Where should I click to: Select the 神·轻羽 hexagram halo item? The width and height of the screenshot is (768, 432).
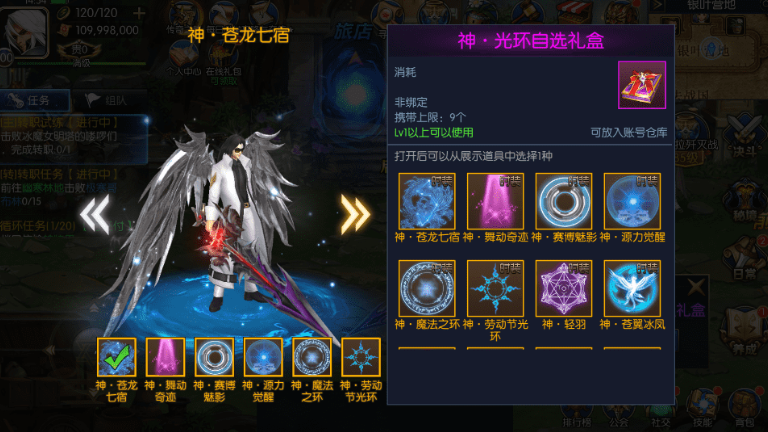pyautogui.click(x=564, y=288)
